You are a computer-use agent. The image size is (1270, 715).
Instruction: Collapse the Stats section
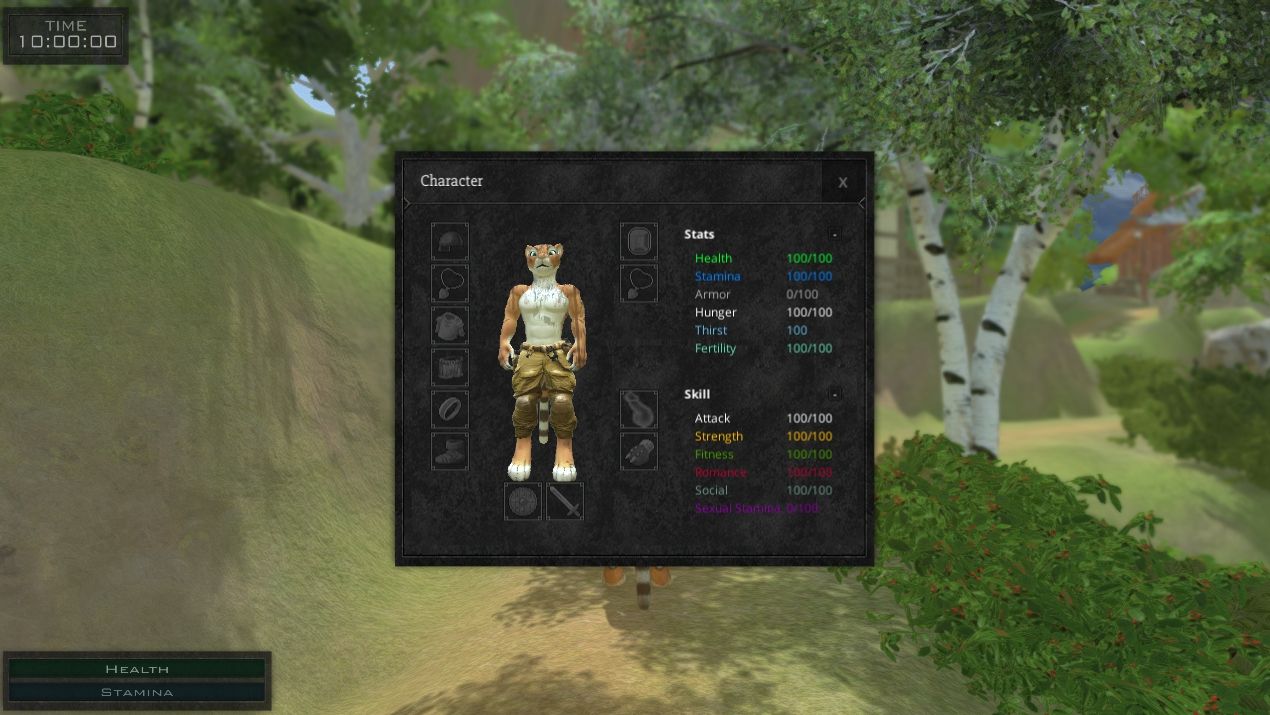click(834, 234)
